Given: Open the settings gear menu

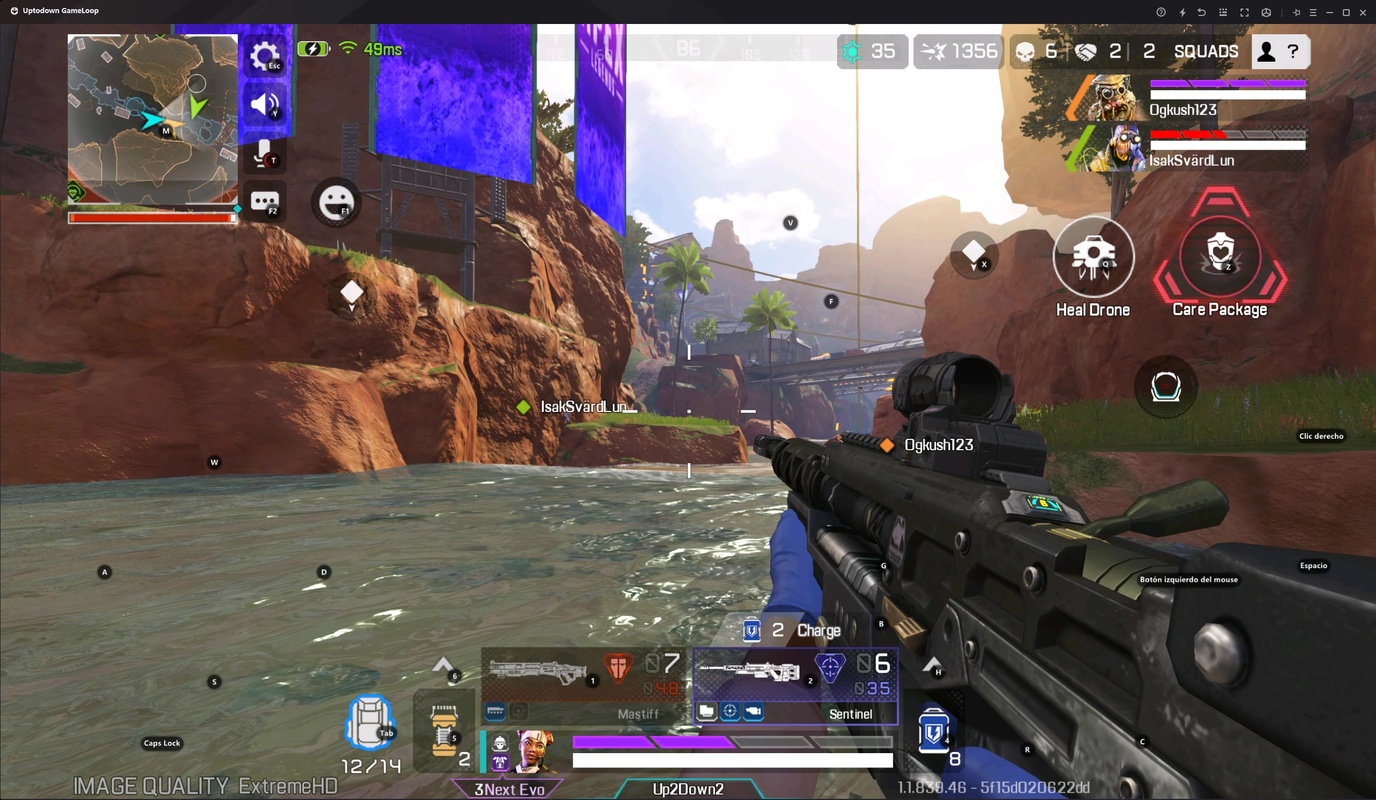Looking at the screenshot, I should pyautogui.click(x=265, y=56).
